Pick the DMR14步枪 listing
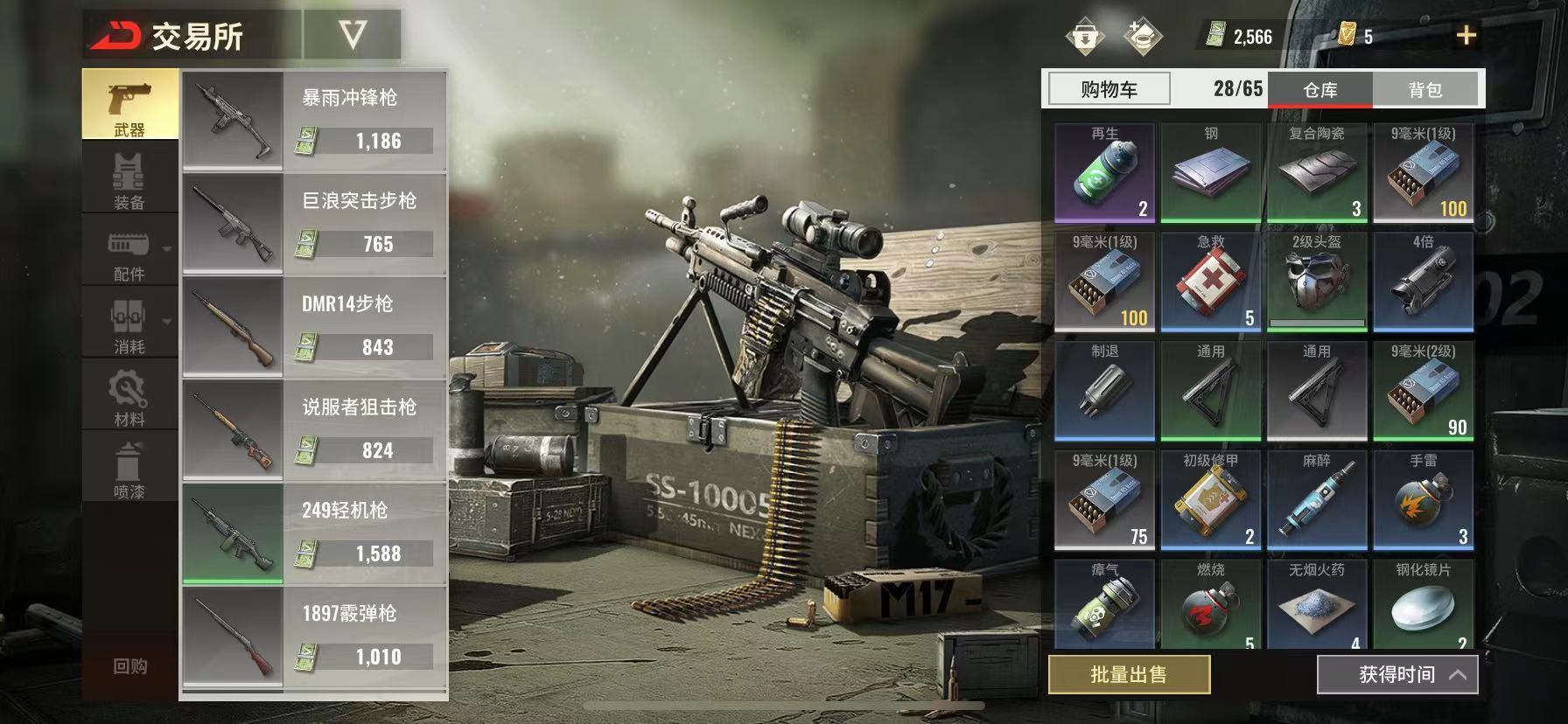The image size is (1568, 724). [314, 327]
